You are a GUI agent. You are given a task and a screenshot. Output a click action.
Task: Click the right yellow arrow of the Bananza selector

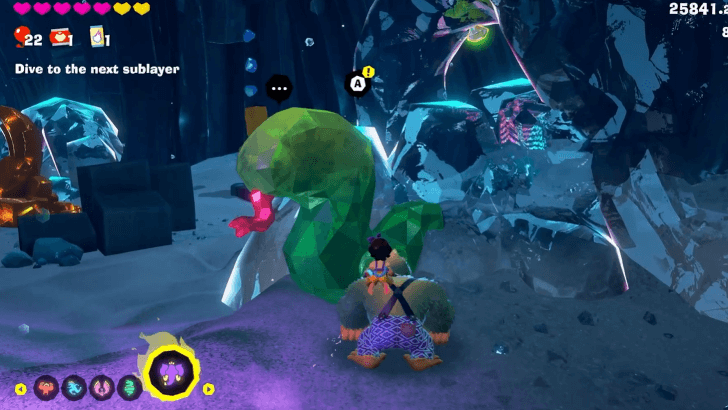(x=209, y=388)
